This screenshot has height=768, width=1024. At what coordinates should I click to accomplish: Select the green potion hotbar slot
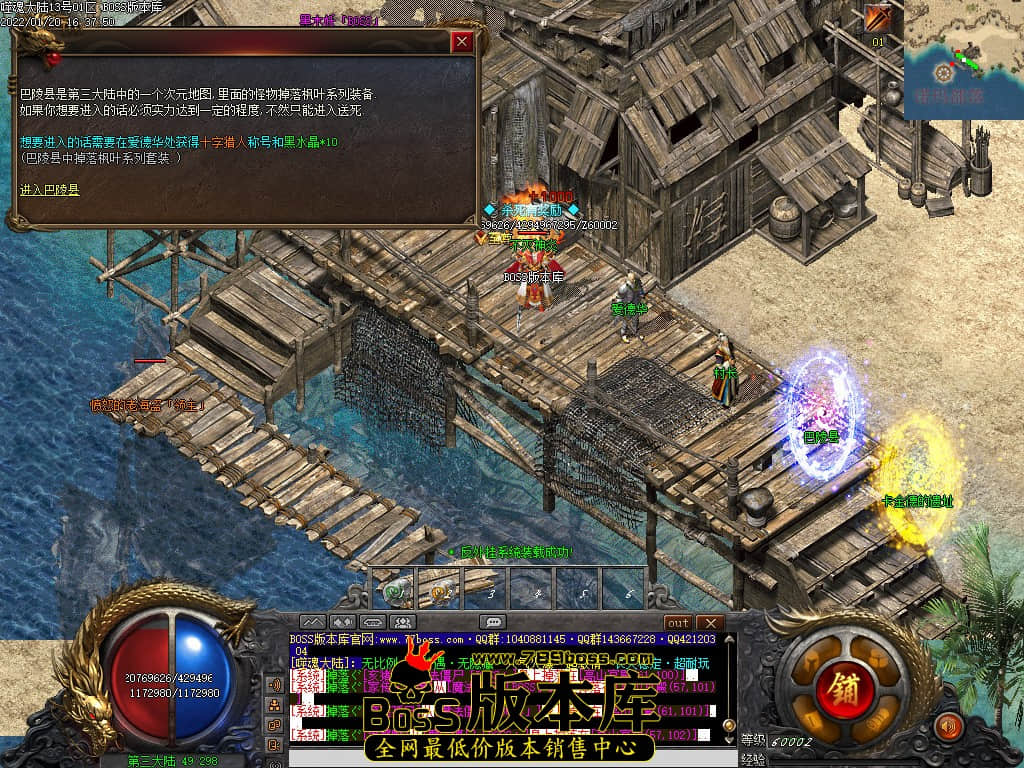[398, 590]
